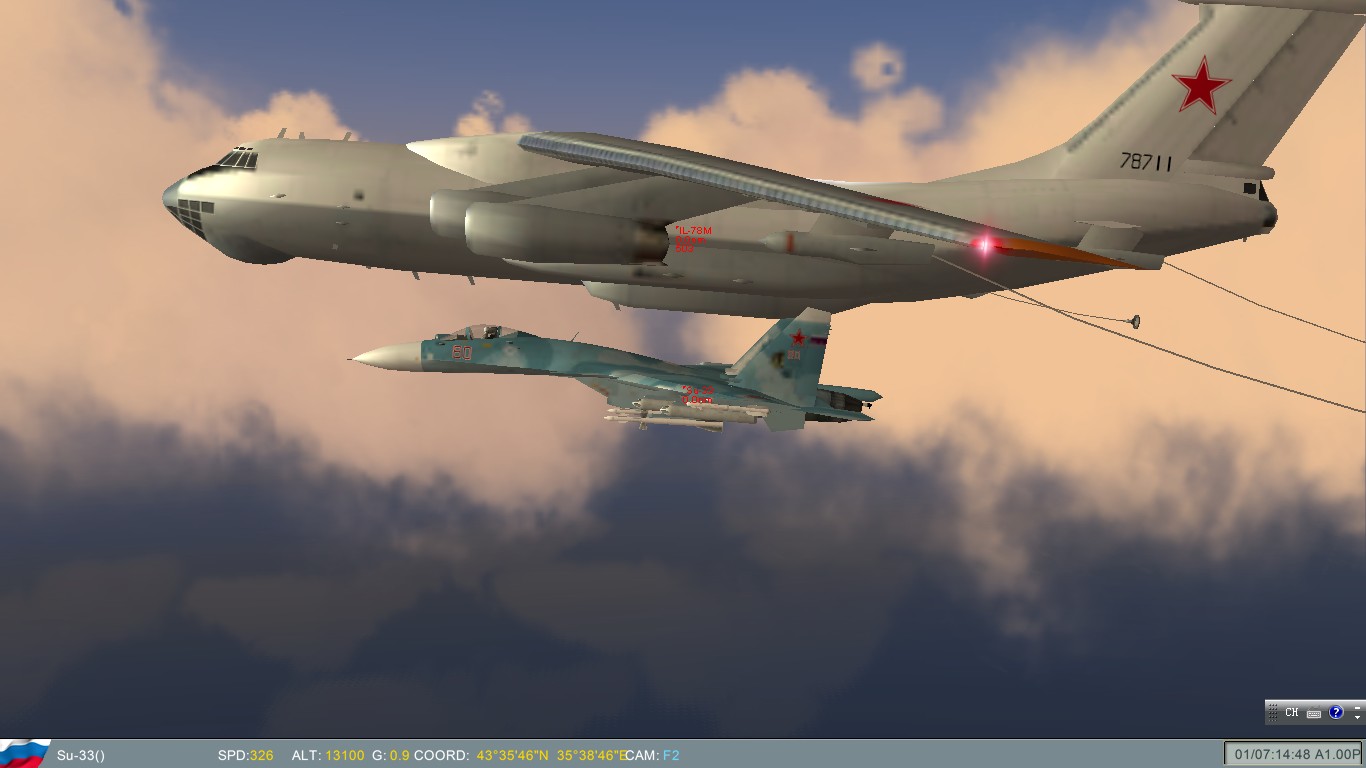Minimize the language bar

1358,707
